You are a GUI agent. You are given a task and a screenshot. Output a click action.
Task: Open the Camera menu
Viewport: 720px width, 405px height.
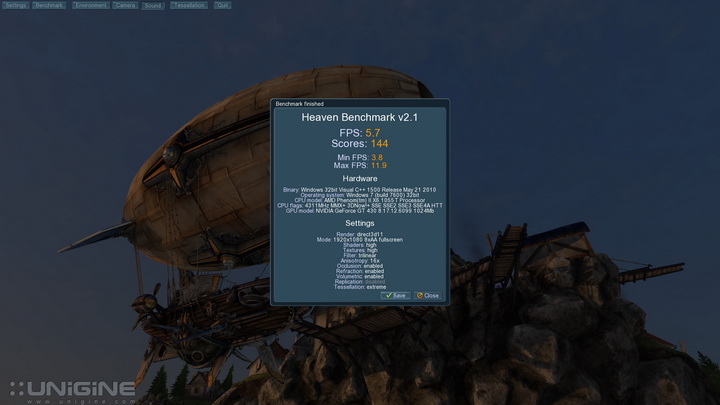[x=125, y=5]
